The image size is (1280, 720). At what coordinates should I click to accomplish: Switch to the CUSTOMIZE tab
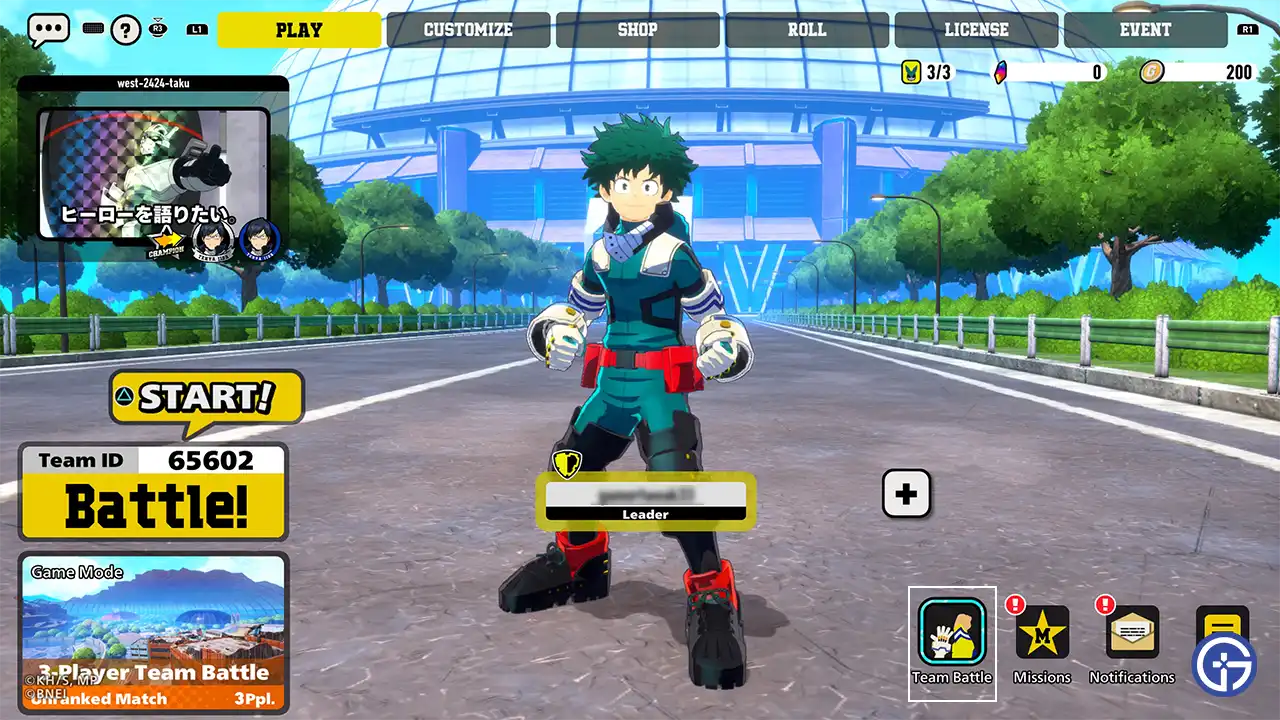[x=469, y=29]
